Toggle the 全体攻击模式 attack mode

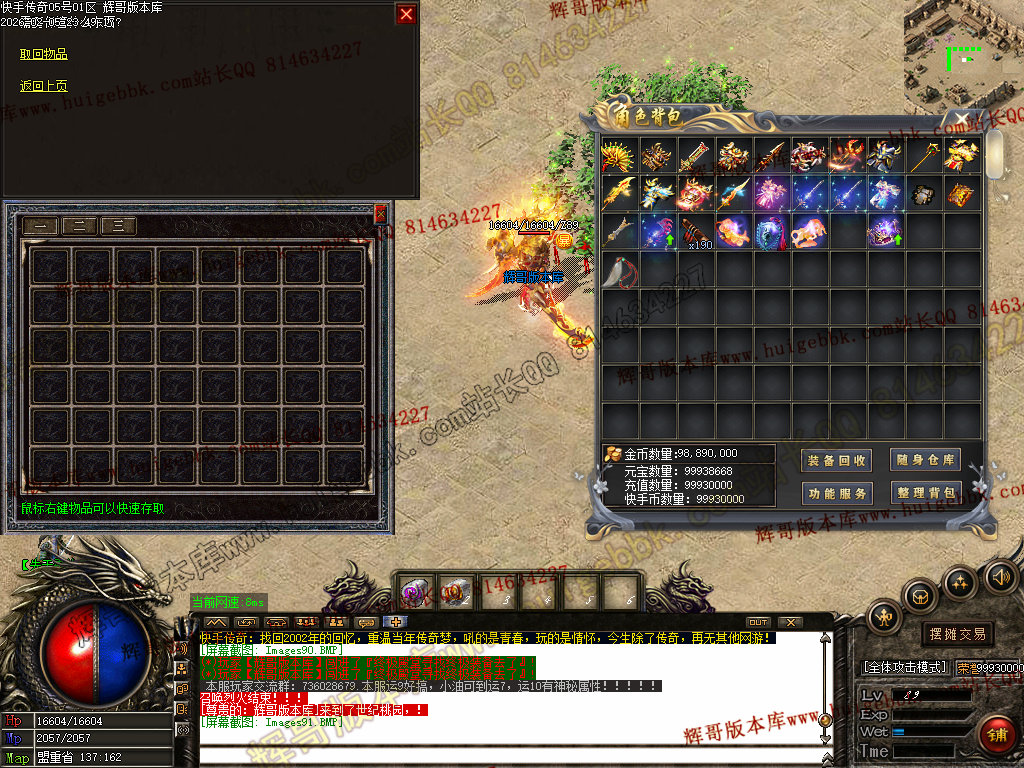coord(904,667)
